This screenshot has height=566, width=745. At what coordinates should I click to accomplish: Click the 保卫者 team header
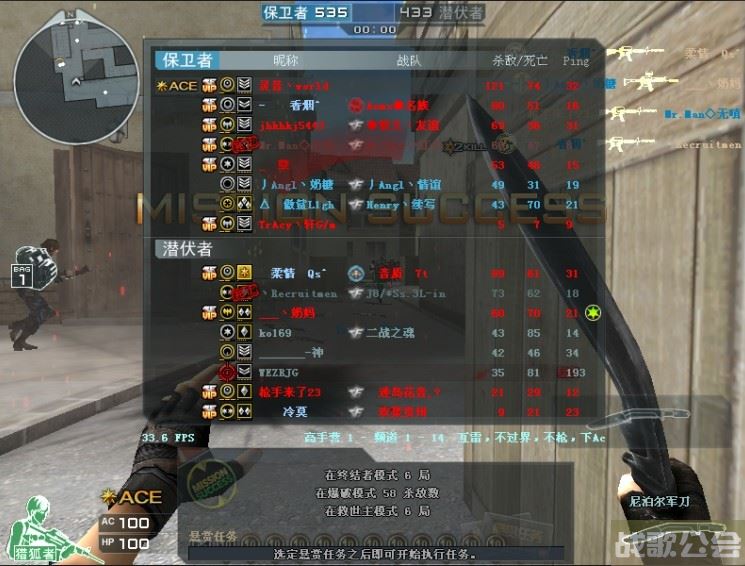pos(187,60)
